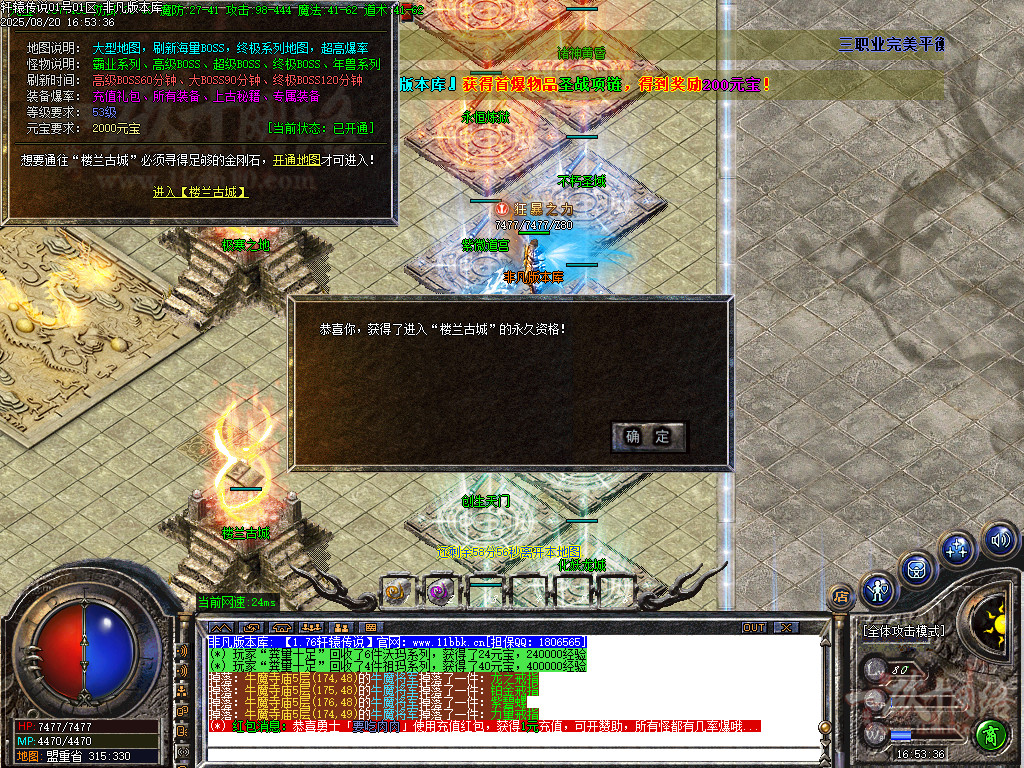1024x768 pixels.
Task: Select the orange scroll in the hotbar
Action: pyautogui.click(x=395, y=591)
